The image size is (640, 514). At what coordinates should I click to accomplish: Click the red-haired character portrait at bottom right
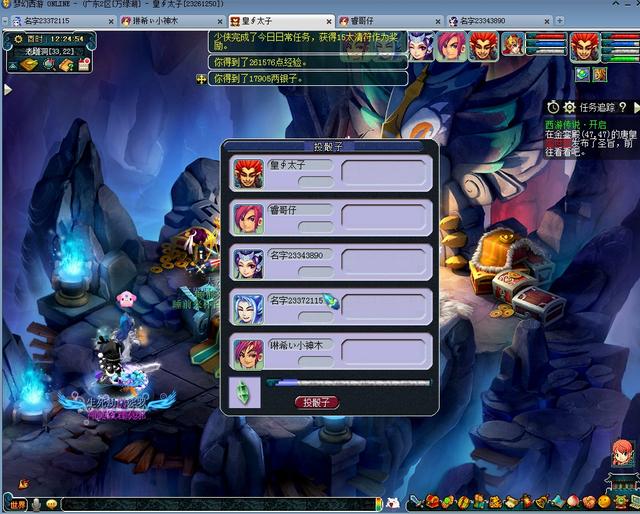point(622,455)
